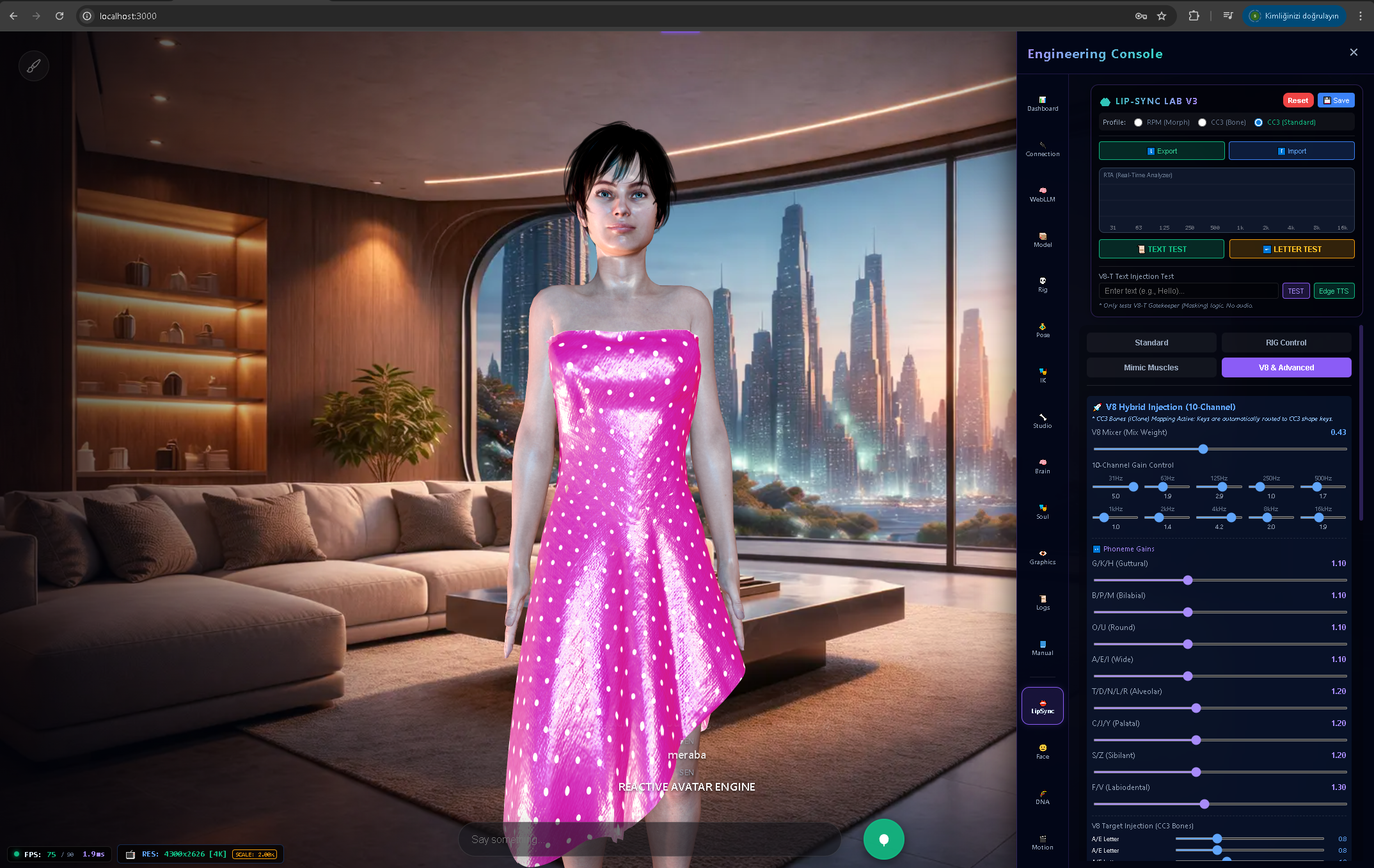Click the Say something input field
1374x868 pixels.
pos(649,839)
